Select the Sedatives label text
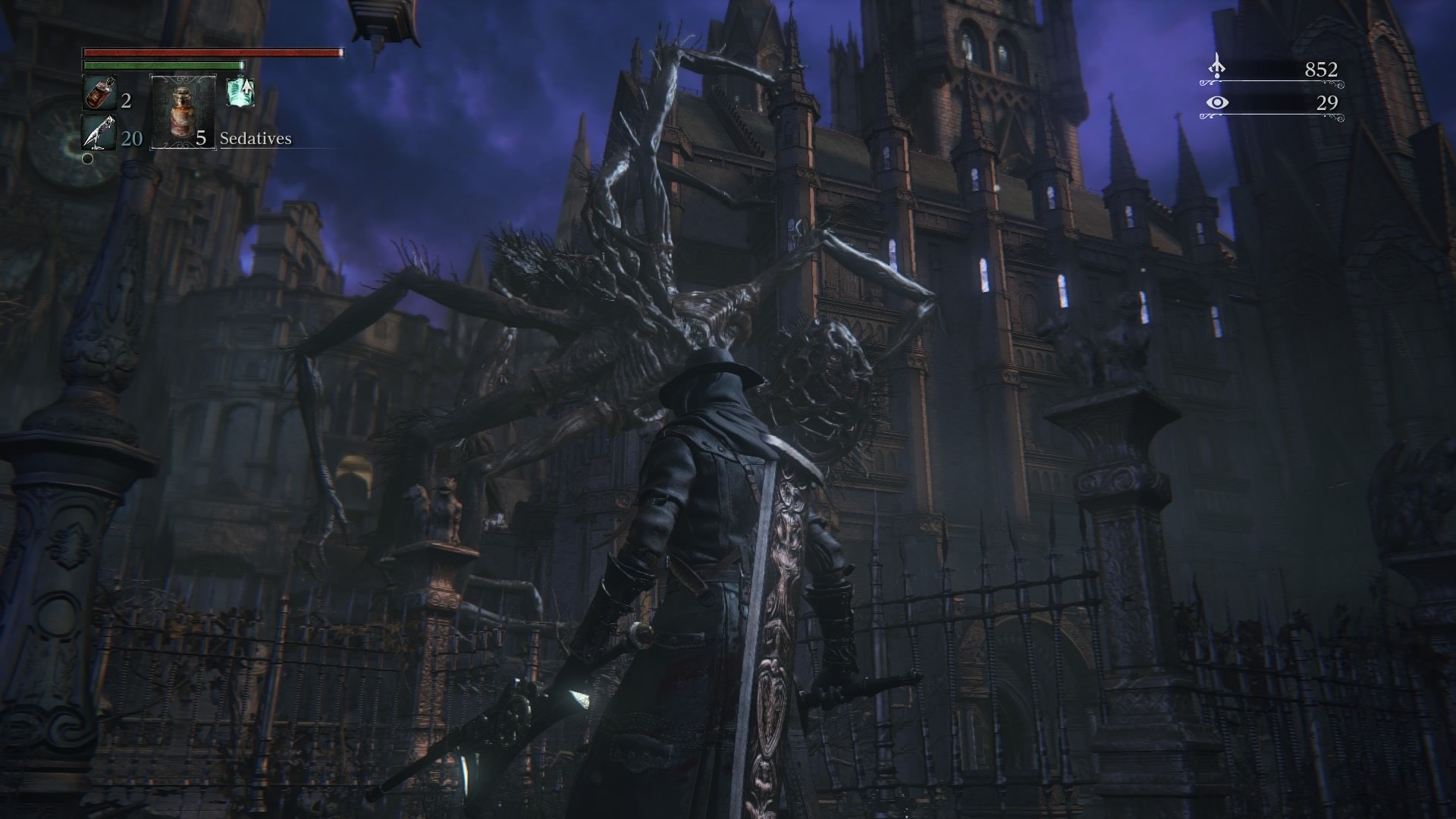The image size is (1456, 819). point(255,139)
